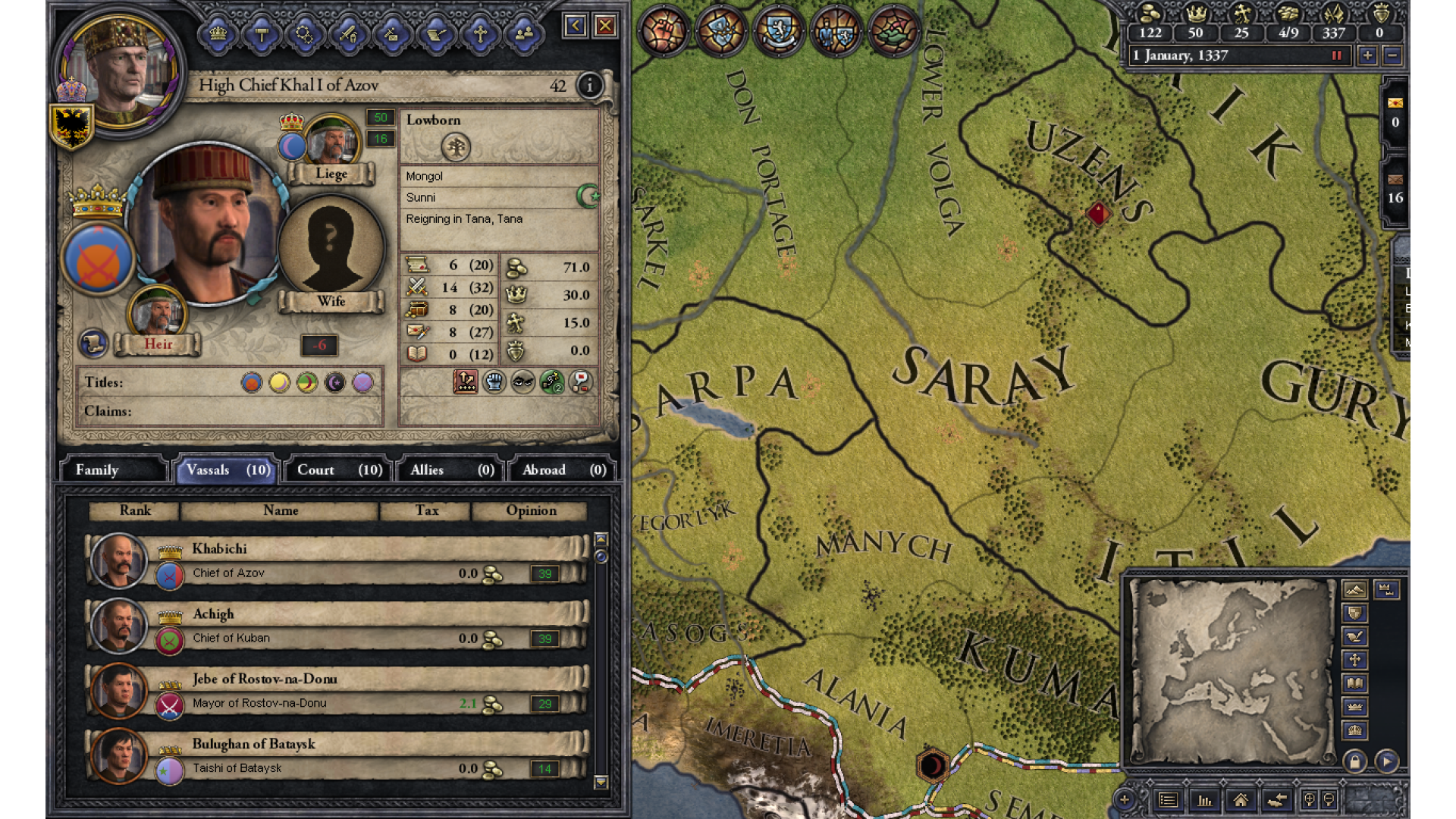Open the character info button
This screenshot has height=819, width=1456.
click(589, 86)
